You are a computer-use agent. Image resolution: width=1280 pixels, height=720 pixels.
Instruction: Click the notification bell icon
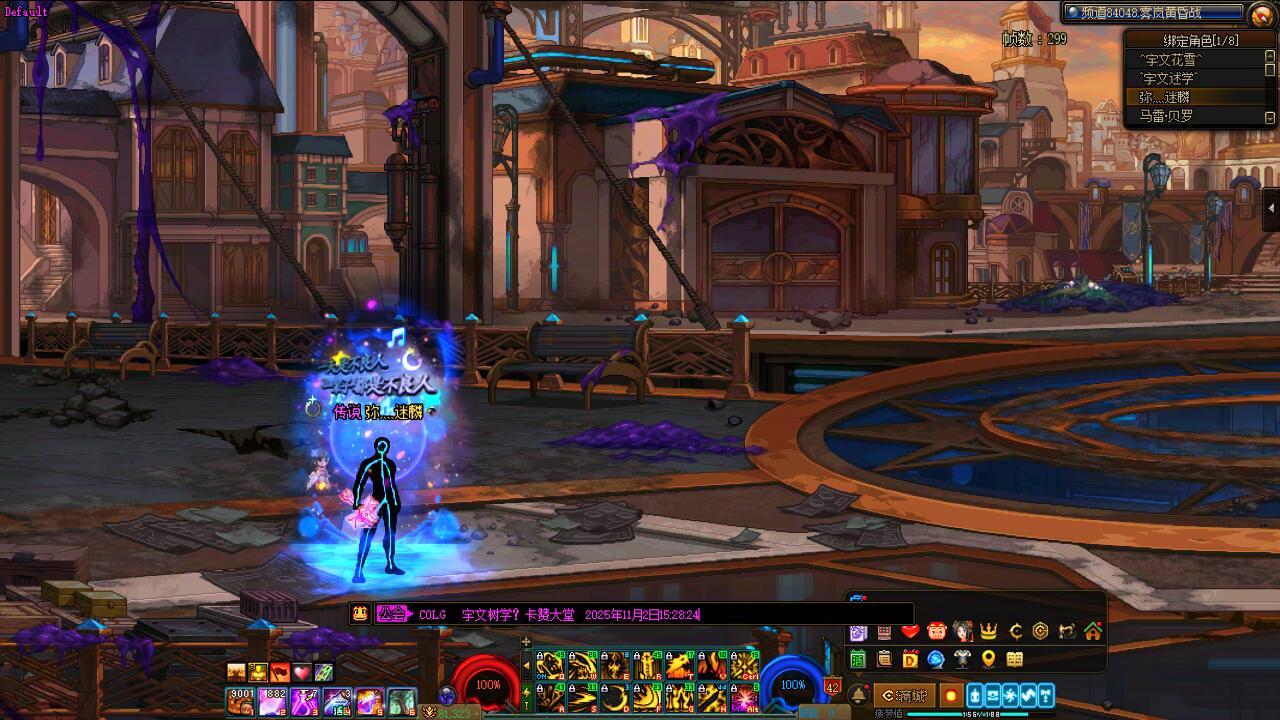[858, 695]
